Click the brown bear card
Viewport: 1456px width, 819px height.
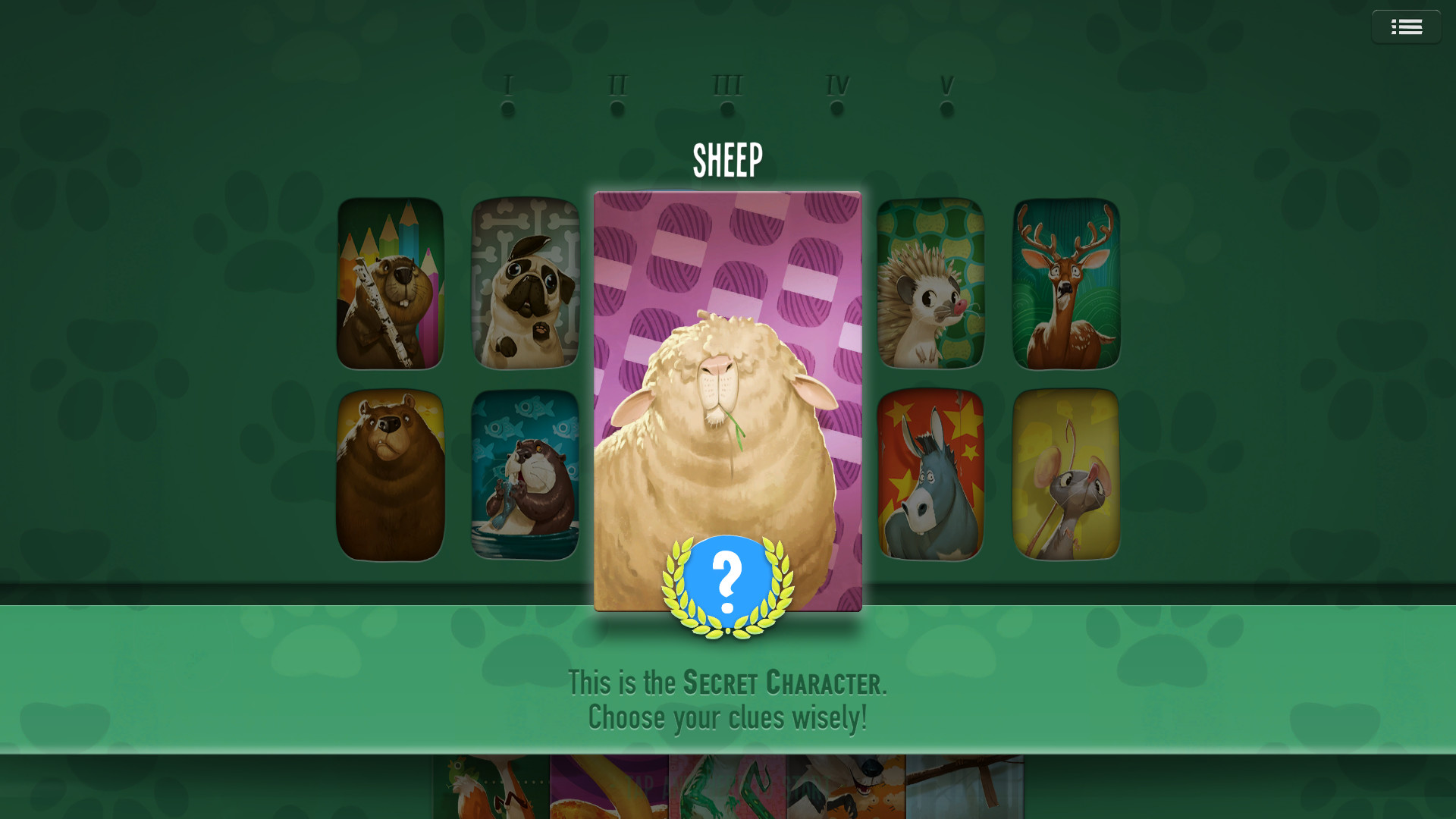click(x=390, y=472)
